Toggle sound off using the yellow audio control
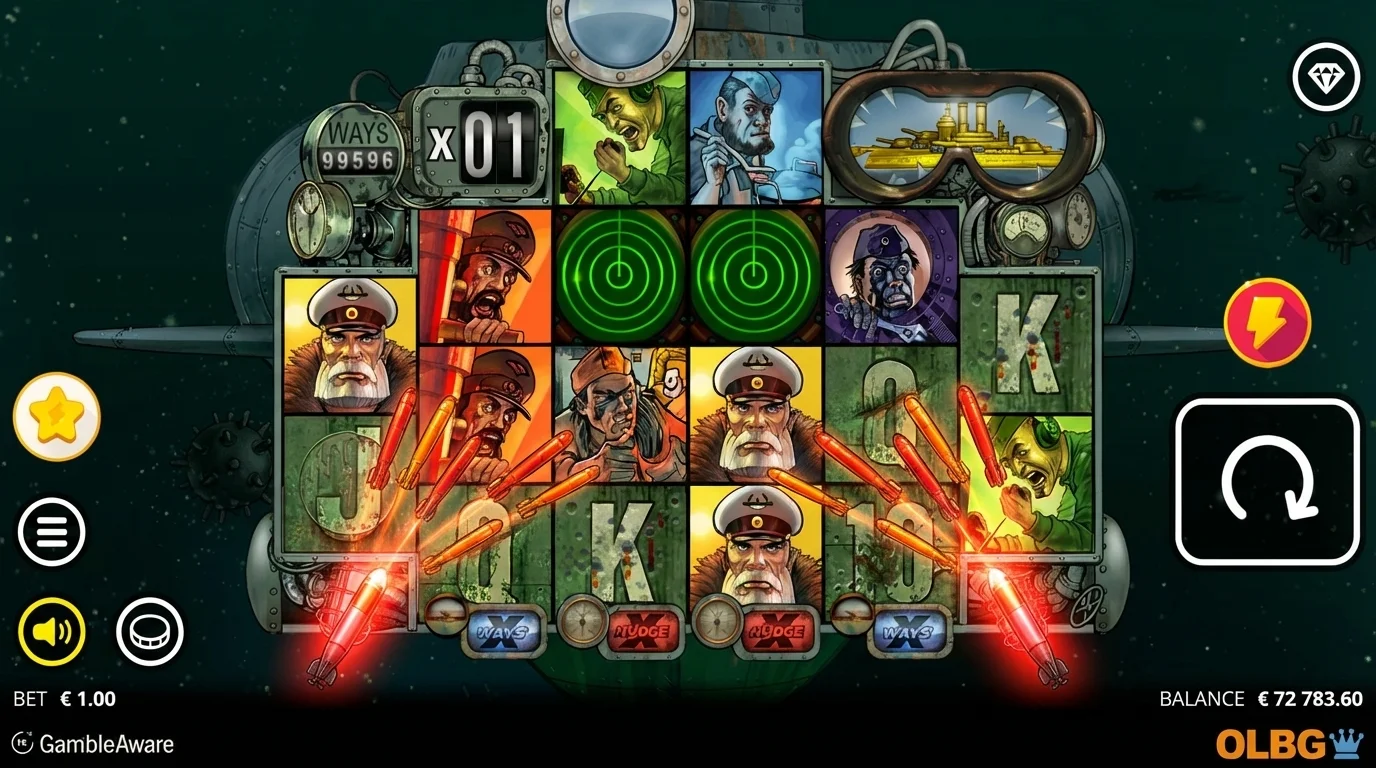Viewport: 1376px width, 768px height. [x=52, y=630]
